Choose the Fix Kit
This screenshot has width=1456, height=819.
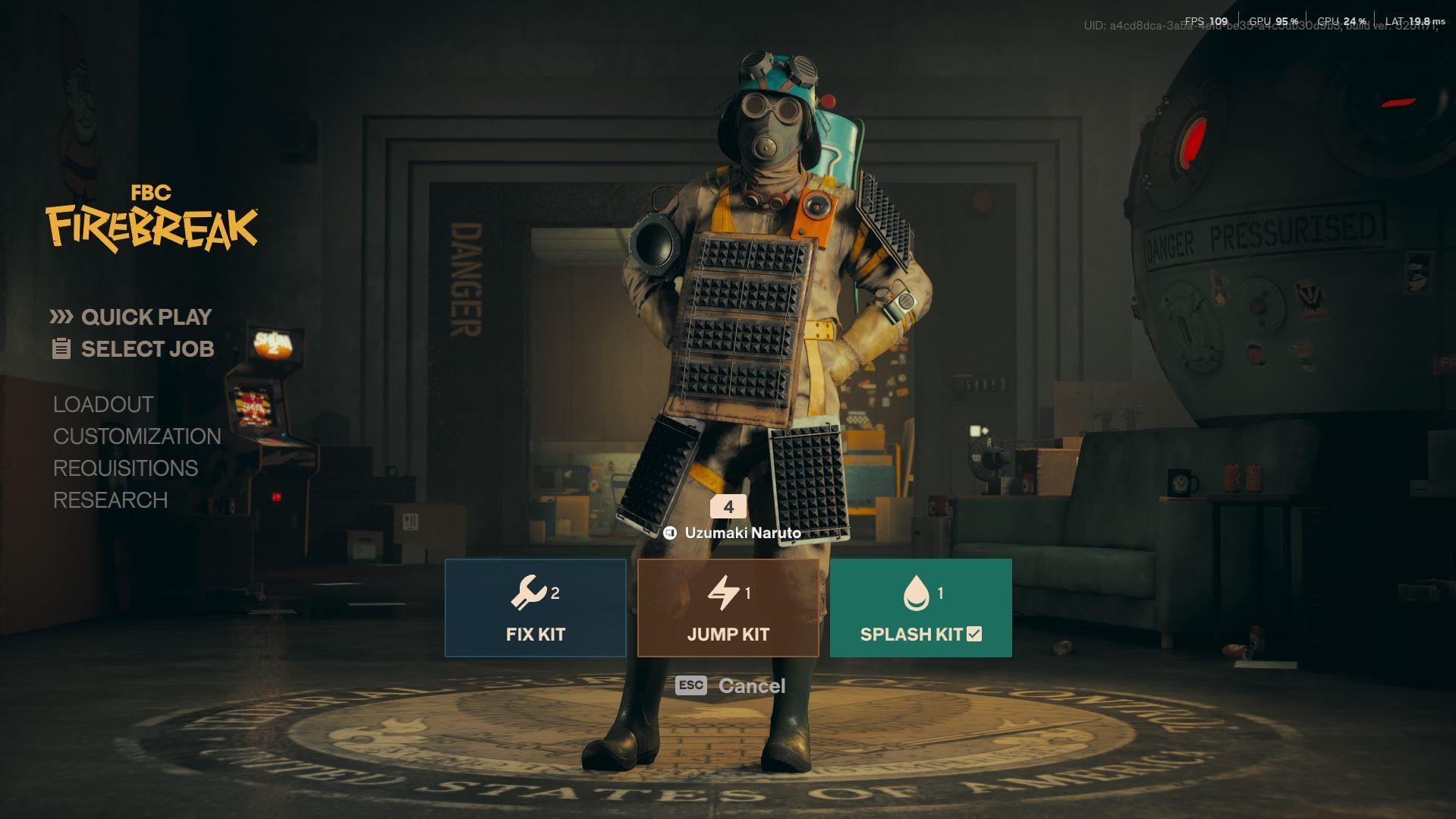click(x=536, y=608)
